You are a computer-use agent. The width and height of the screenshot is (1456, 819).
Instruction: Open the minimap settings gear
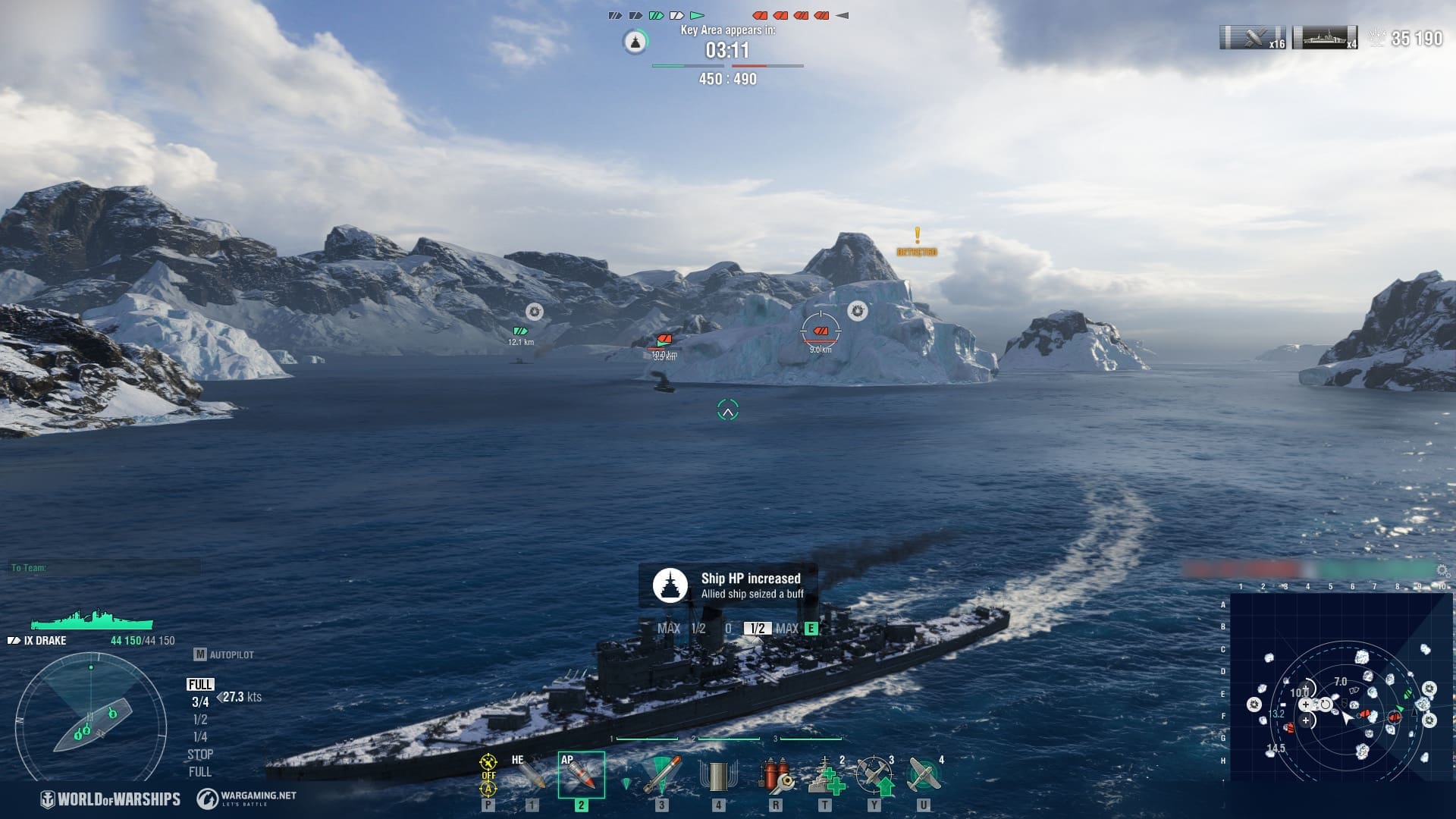tap(1442, 571)
